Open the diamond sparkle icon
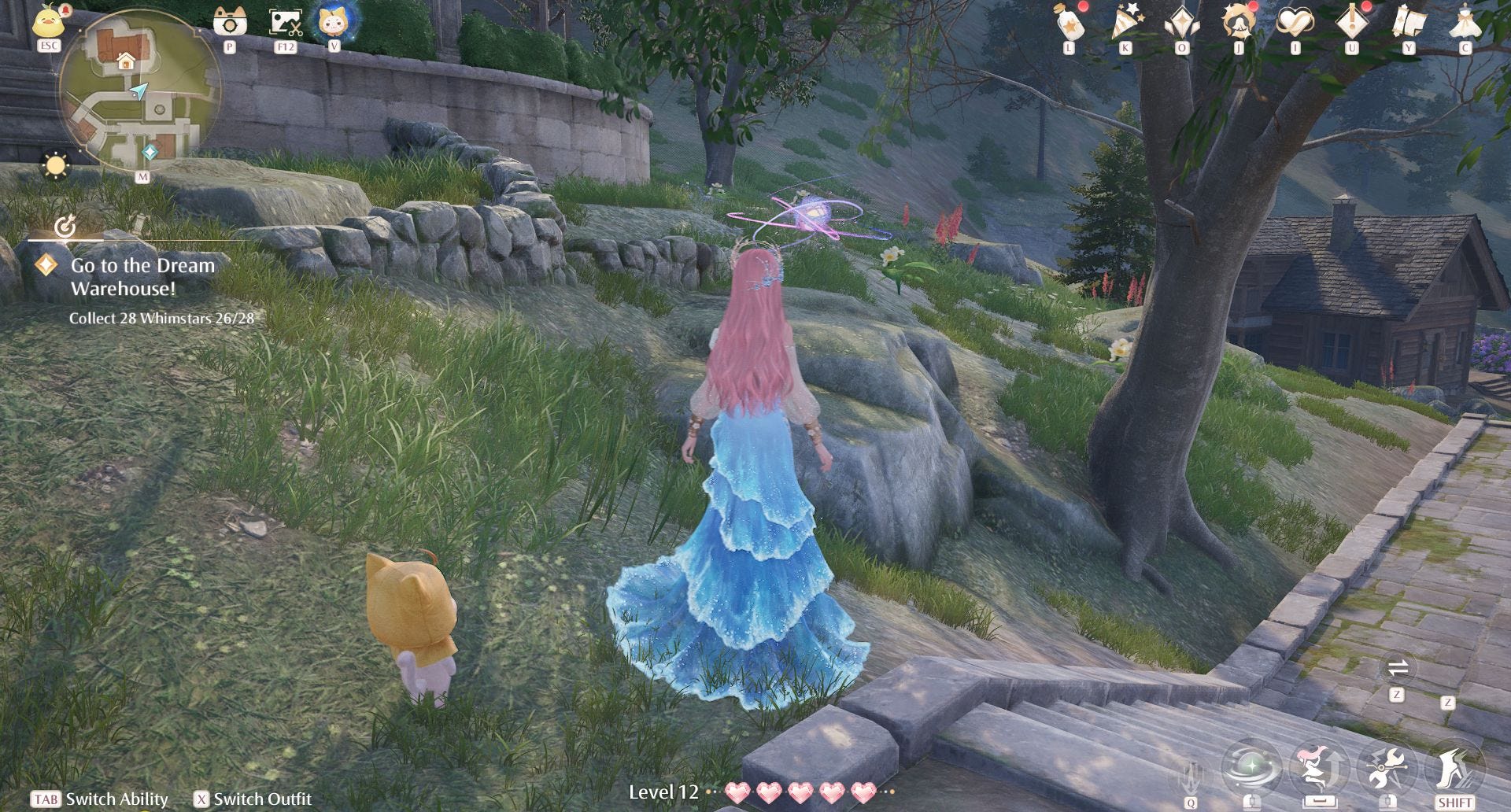This screenshot has height=812, width=1511. 1182,22
